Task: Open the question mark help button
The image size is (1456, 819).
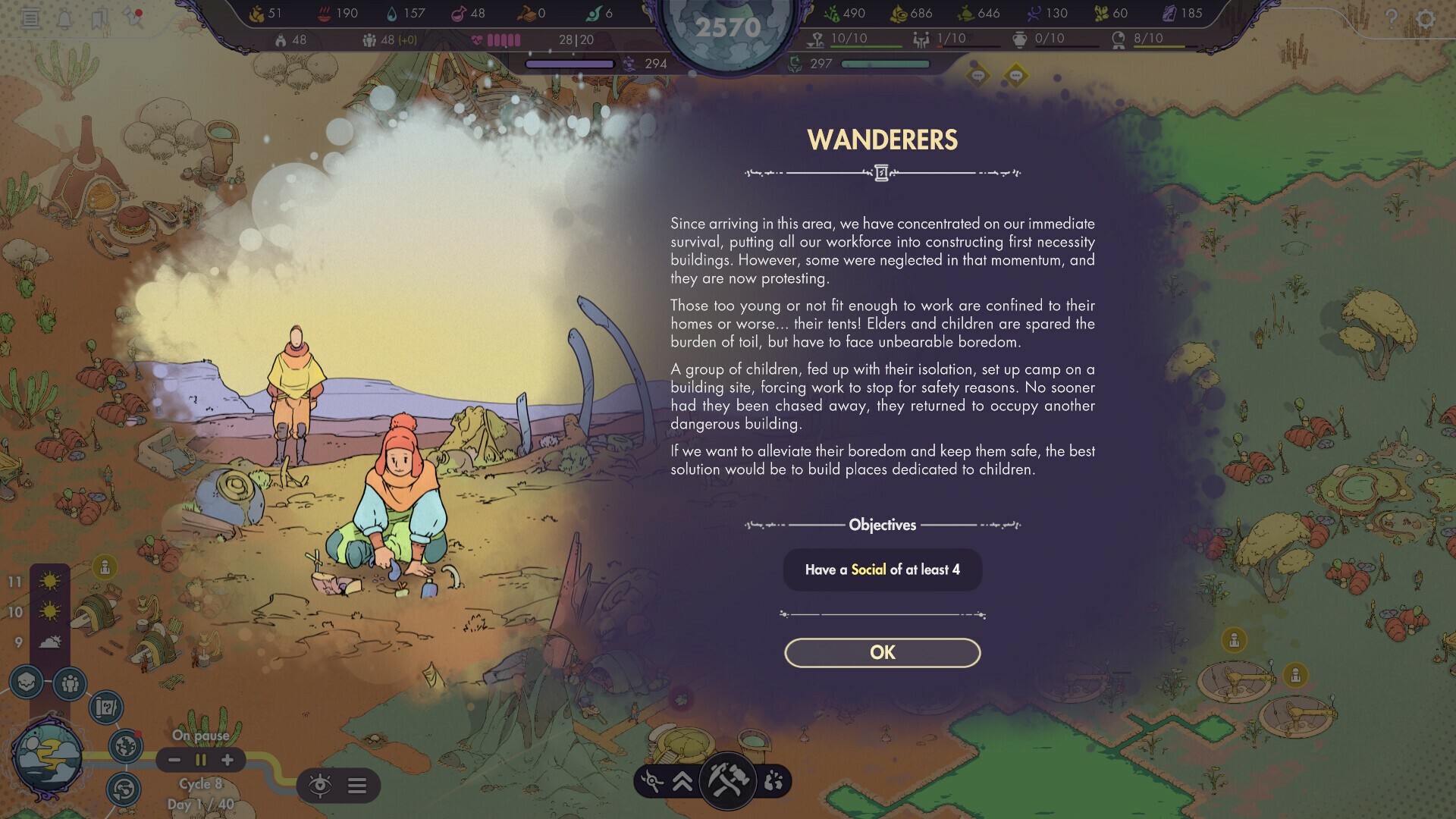Action: click(x=1391, y=18)
